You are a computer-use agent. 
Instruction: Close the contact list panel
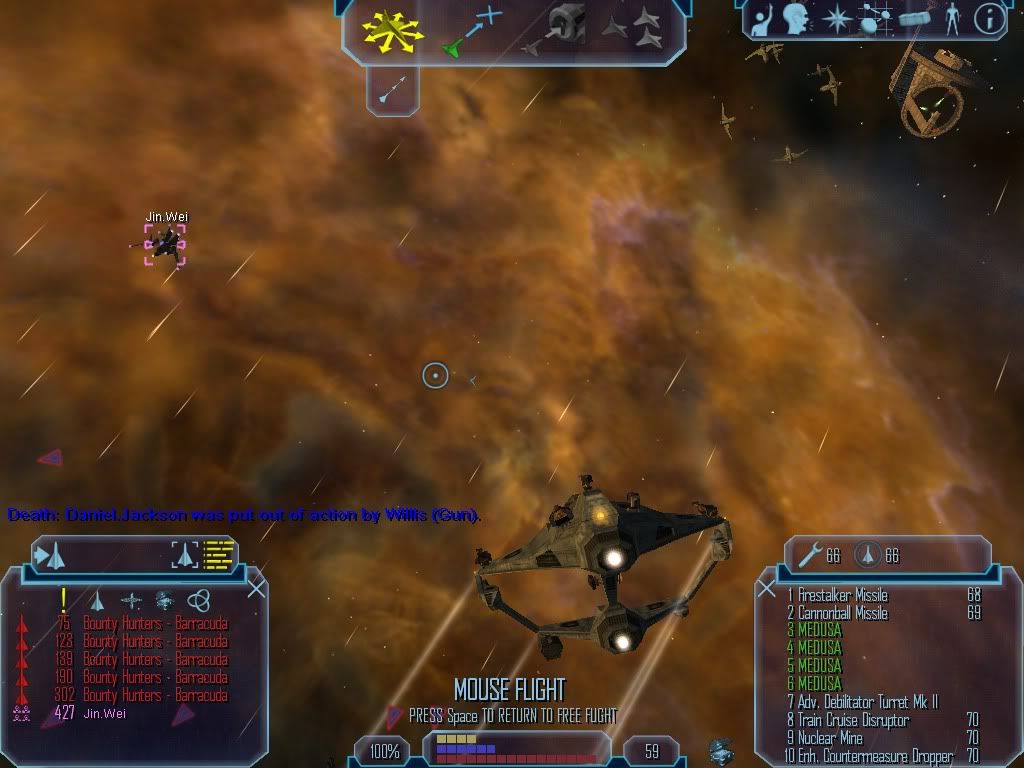[256, 589]
